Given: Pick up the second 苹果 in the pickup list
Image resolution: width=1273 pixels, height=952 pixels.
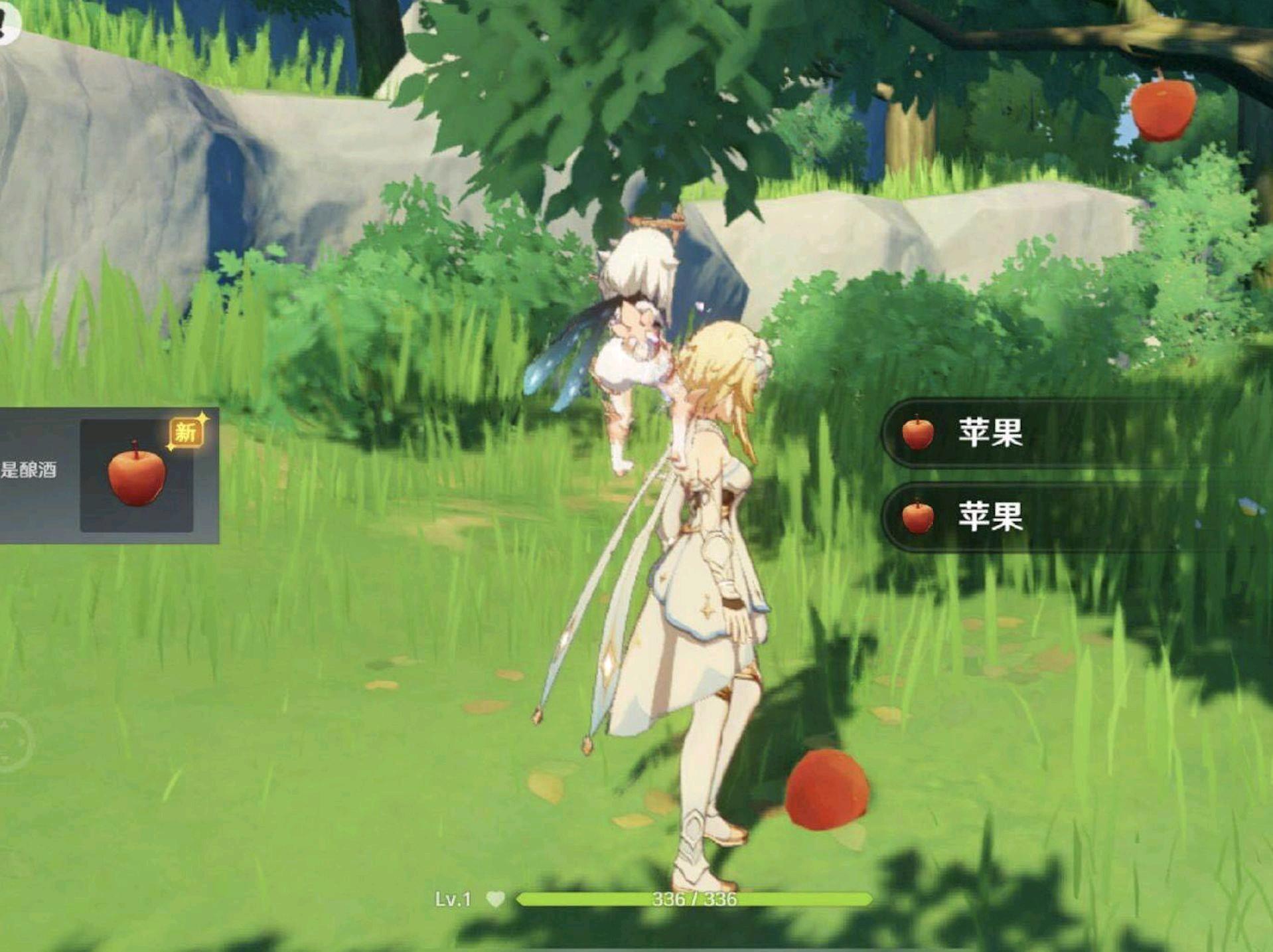Looking at the screenshot, I should click(989, 516).
